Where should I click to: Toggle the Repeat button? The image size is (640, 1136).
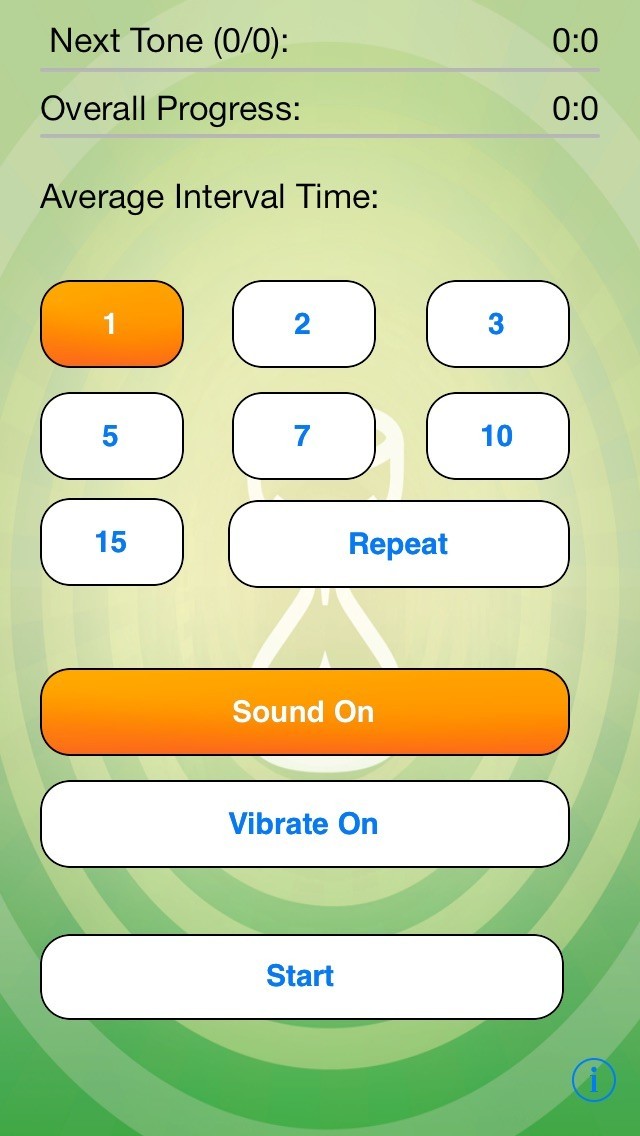(398, 544)
